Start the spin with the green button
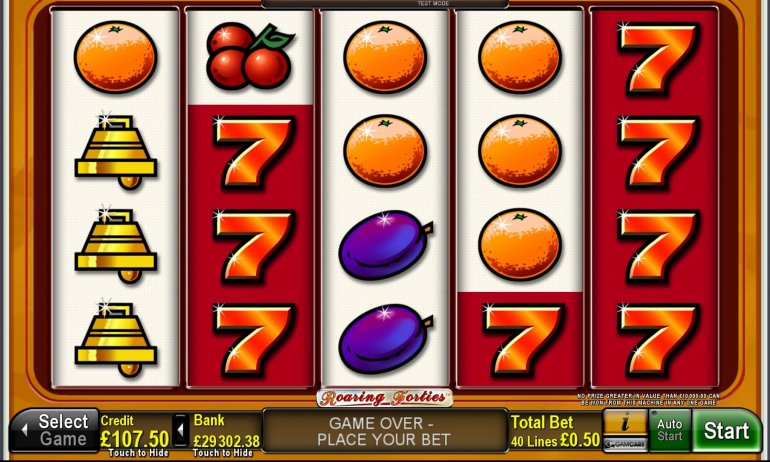Screen dimensions: 770x462 (726, 431)
